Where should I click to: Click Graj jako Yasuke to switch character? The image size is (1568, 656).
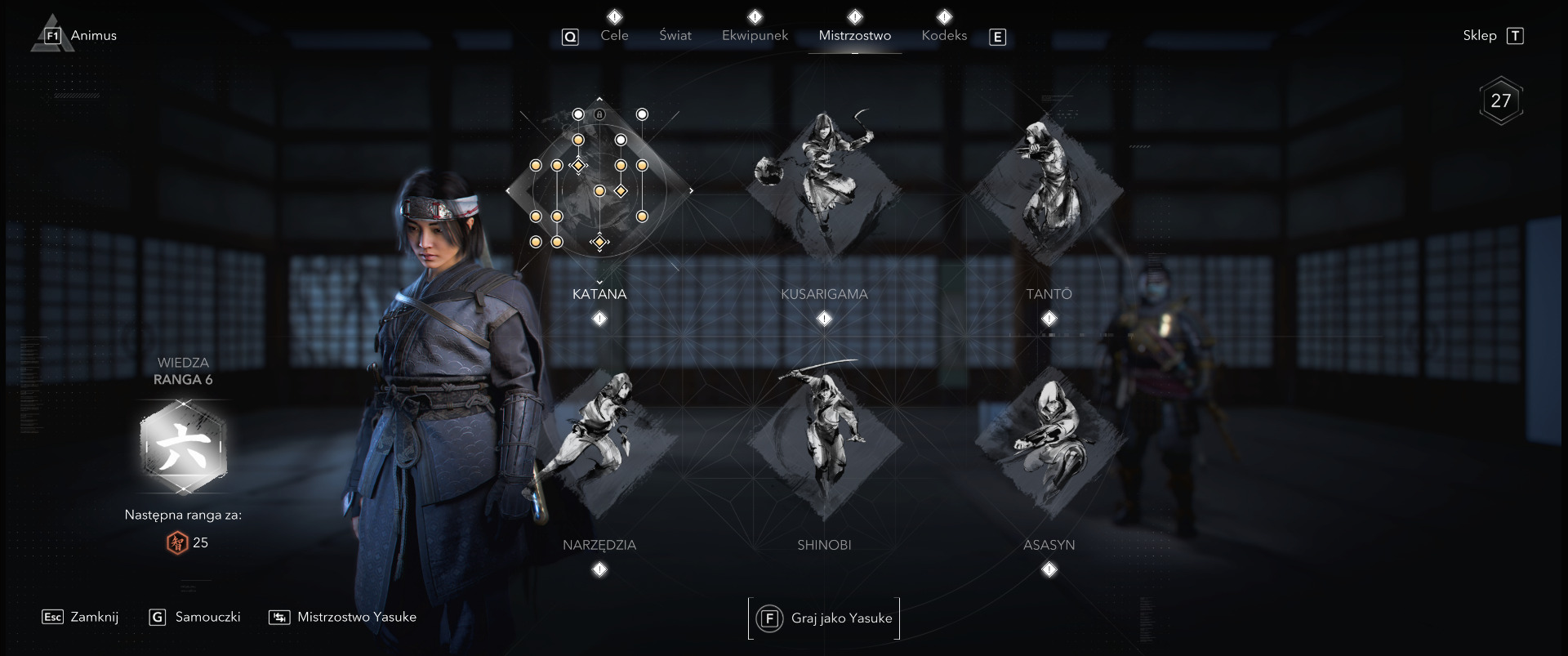tap(825, 618)
